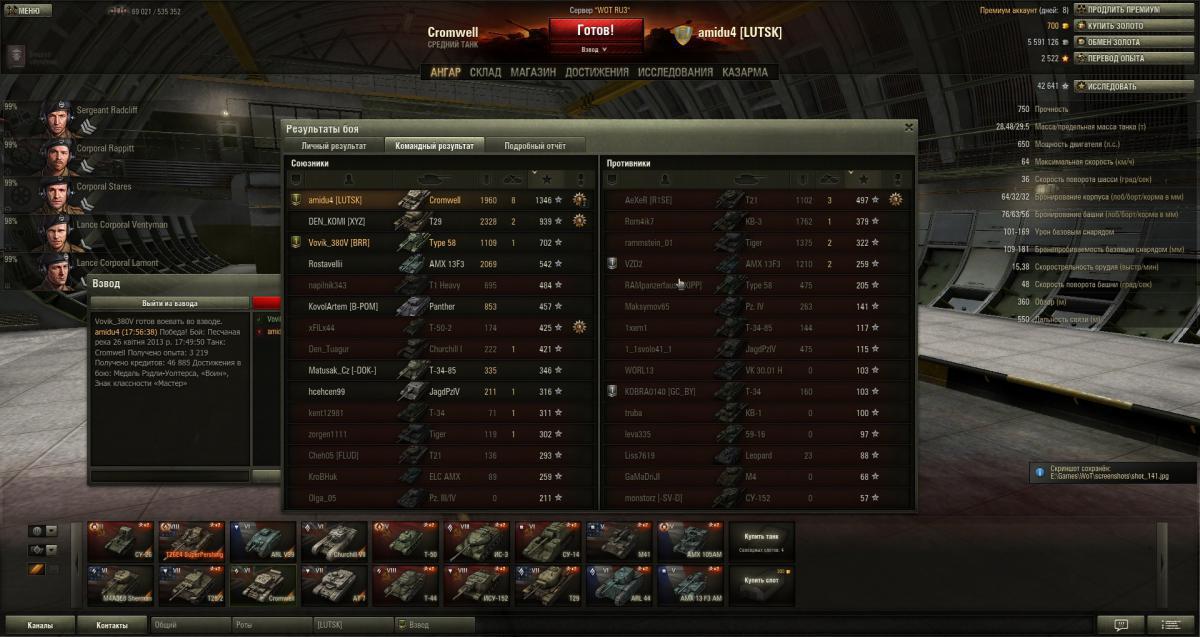Open the МЕНЮ button
The width and height of the screenshot is (1200, 637).
27,11
